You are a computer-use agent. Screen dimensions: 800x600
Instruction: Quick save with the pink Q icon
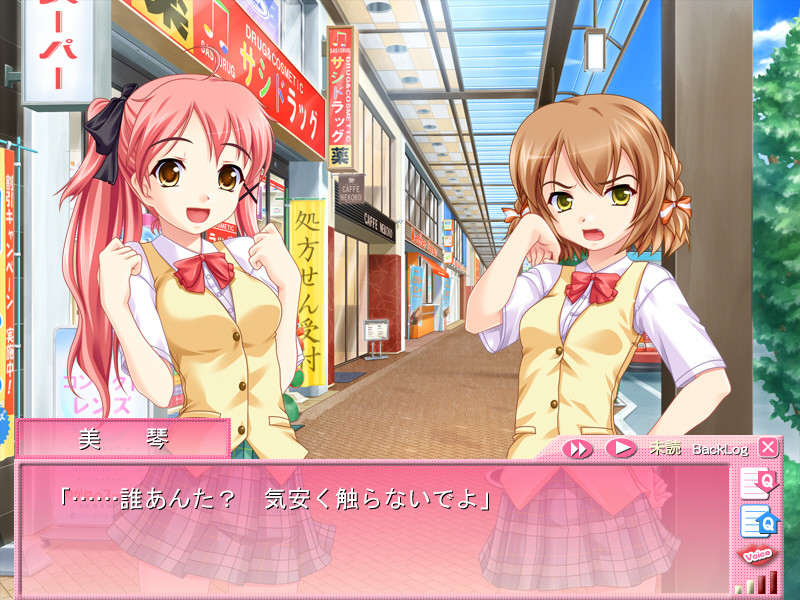click(756, 484)
